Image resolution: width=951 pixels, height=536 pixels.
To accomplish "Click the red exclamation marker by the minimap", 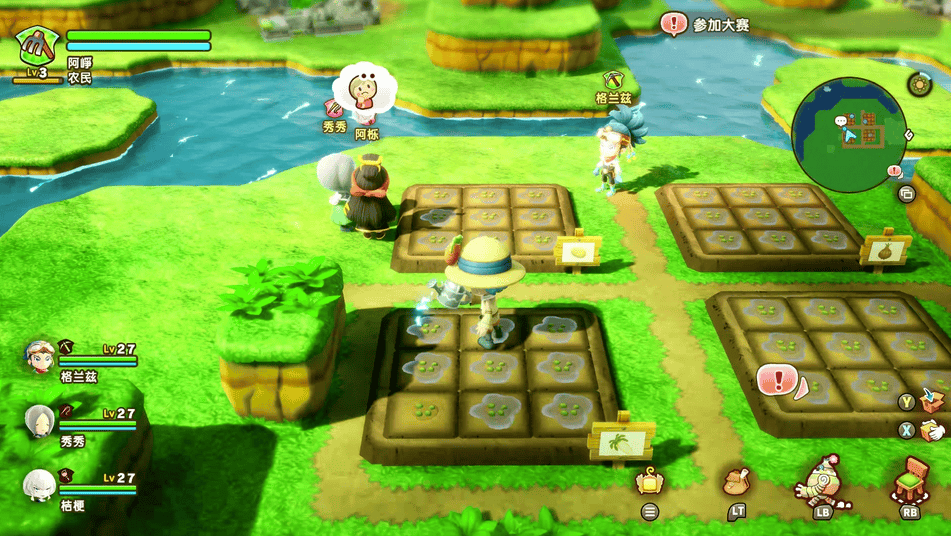I will [x=895, y=171].
